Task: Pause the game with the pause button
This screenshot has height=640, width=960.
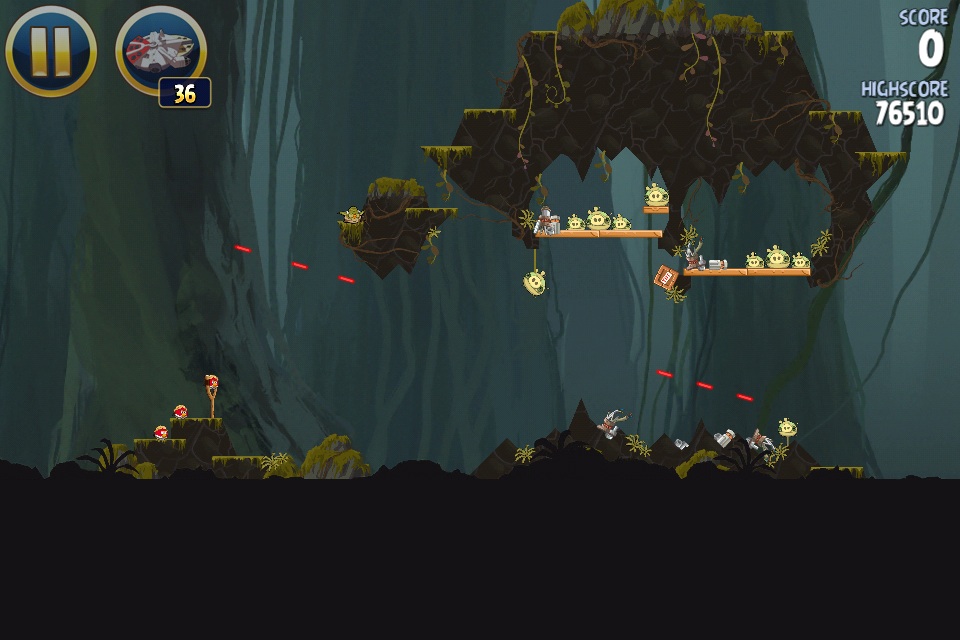Action: pyautogui.click(x=51, y=50)
